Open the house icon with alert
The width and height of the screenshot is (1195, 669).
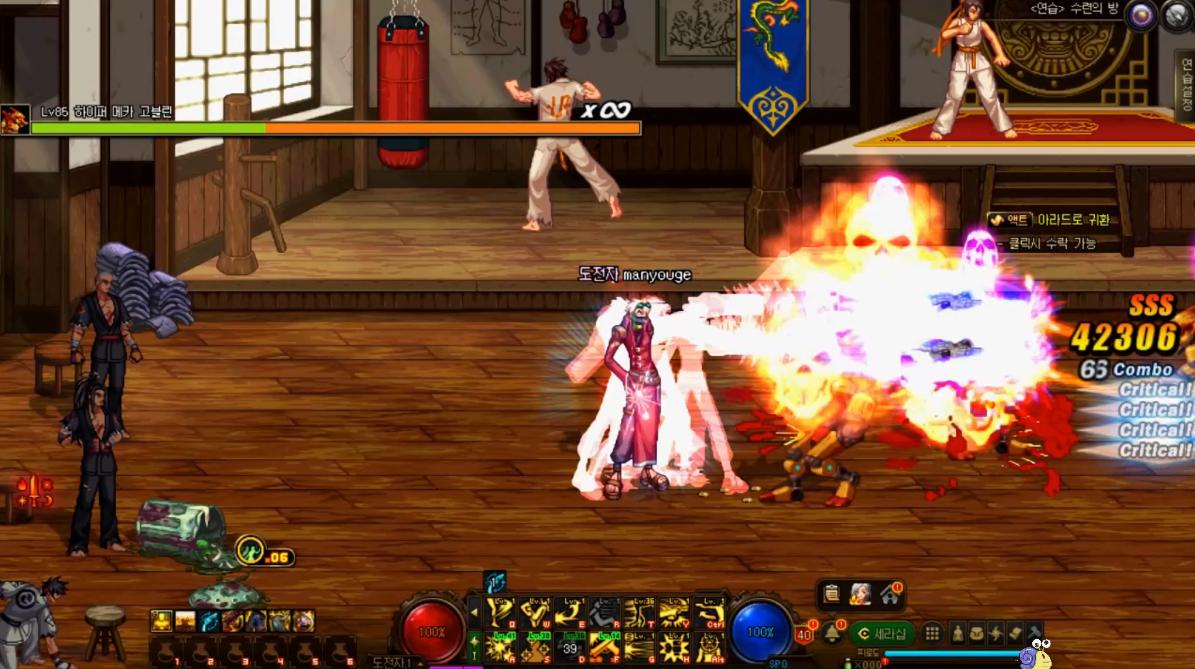889,594
